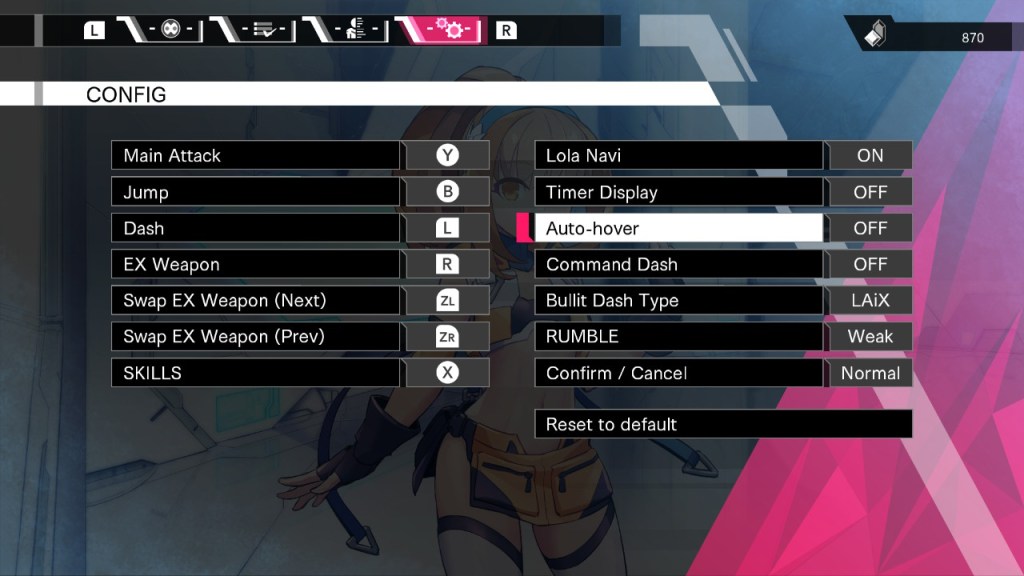1024x576 pixels.
Task: Select the Dash control setting
Action: 256,228
